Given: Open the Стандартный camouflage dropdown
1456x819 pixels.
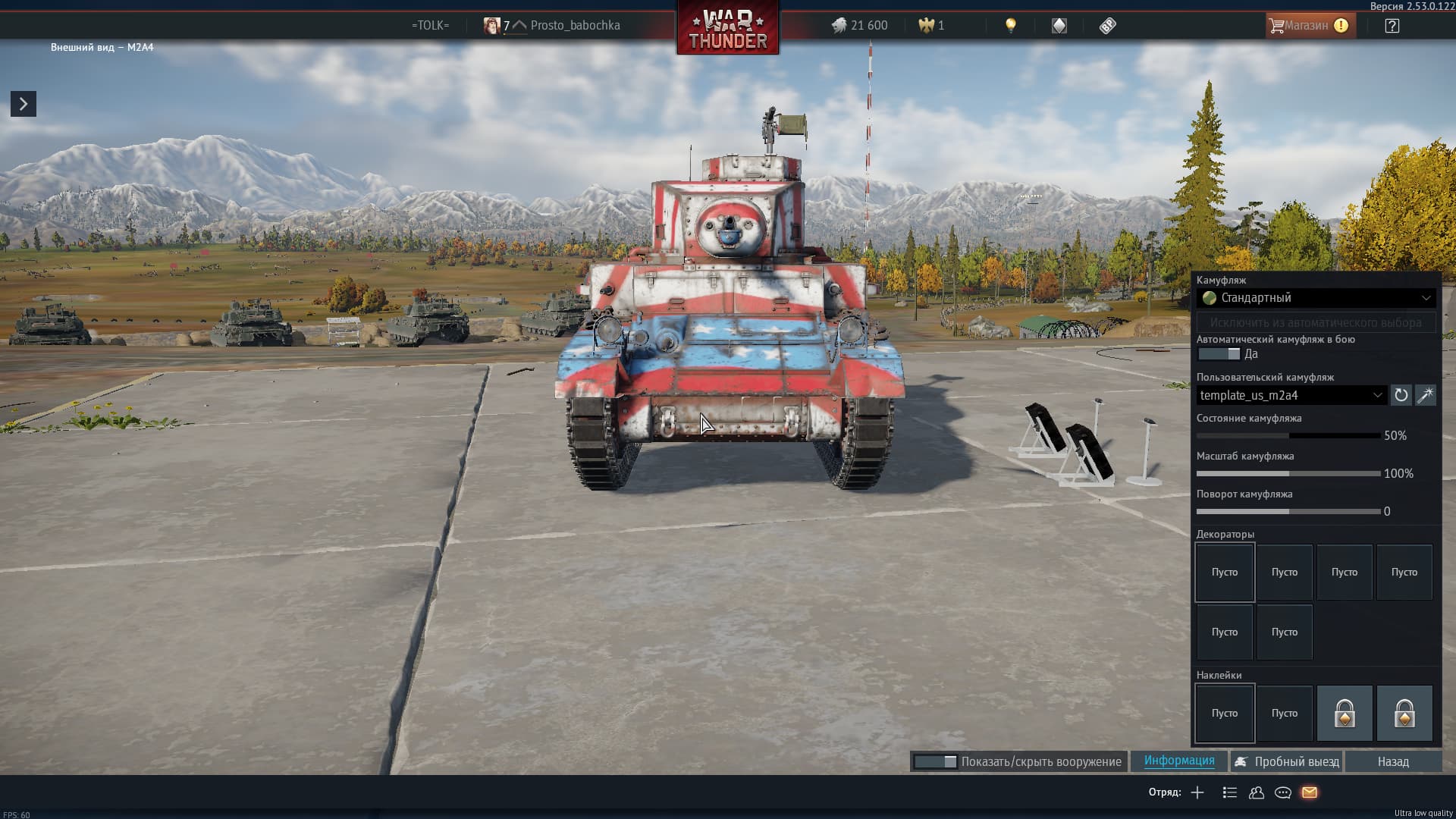Looking at the screenshot, I should click(1316, 298).
